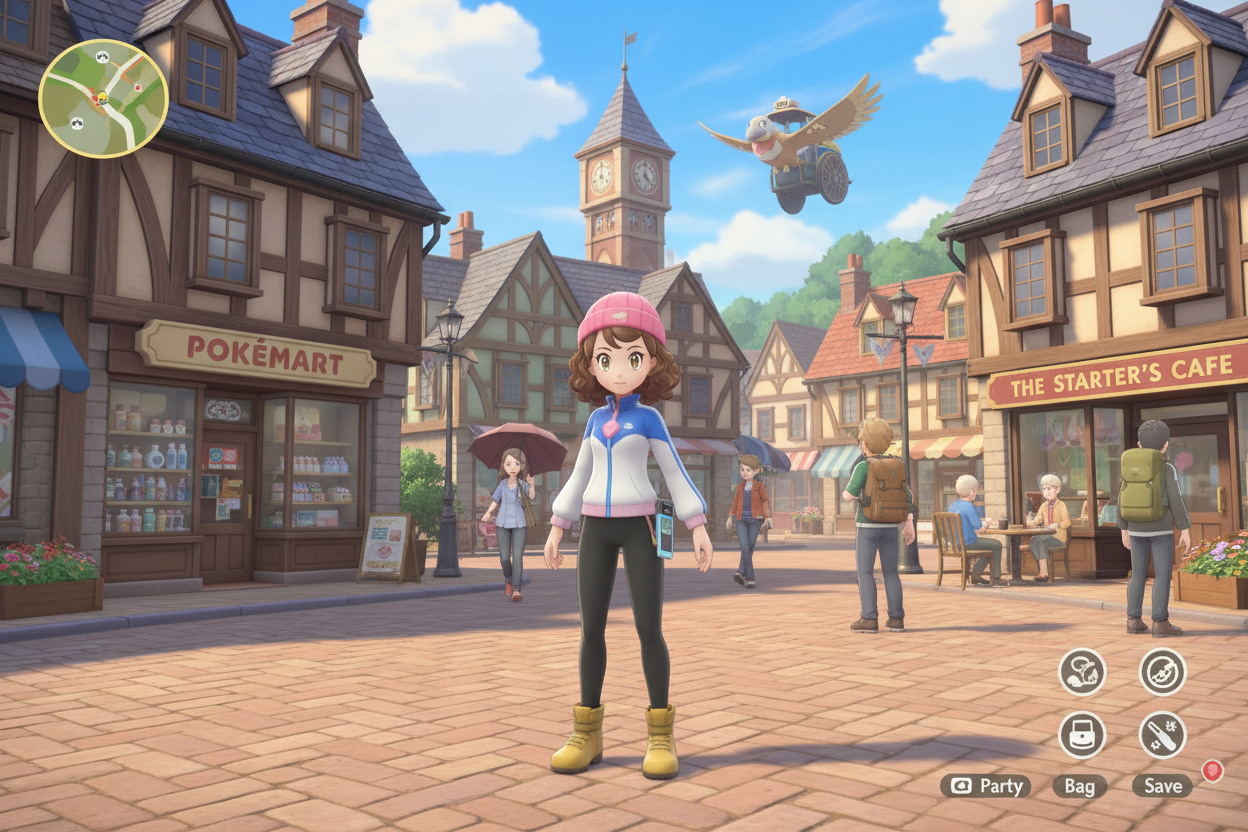Screen dimensions: 1248x832
Task: Tap the whistle and bike icon
Action: (x=1082, y=672)
